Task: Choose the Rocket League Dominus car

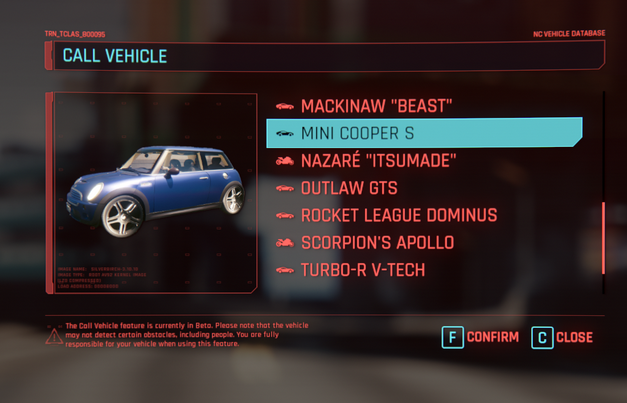Action: tap(398, 215)
